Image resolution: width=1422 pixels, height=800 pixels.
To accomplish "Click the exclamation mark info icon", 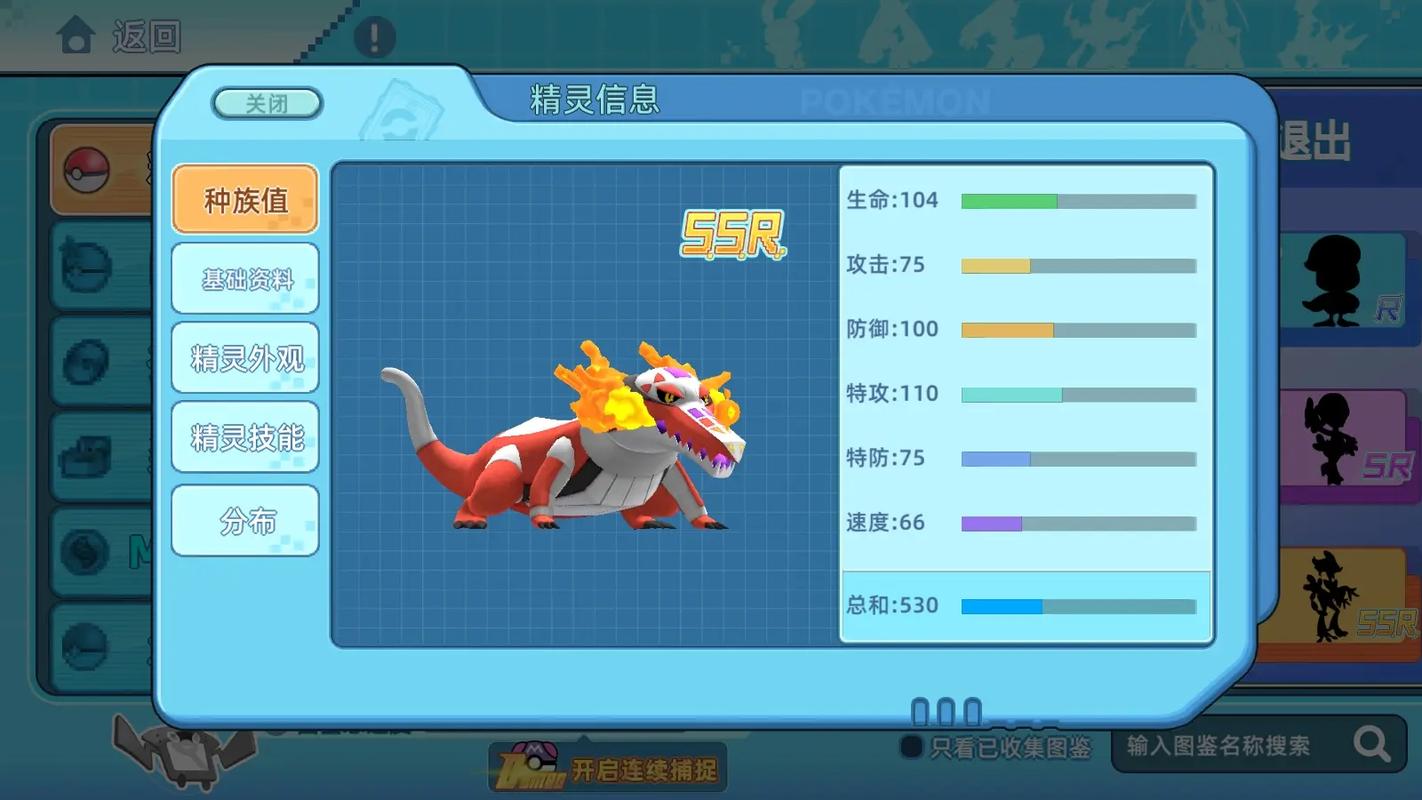I will 375,37.
